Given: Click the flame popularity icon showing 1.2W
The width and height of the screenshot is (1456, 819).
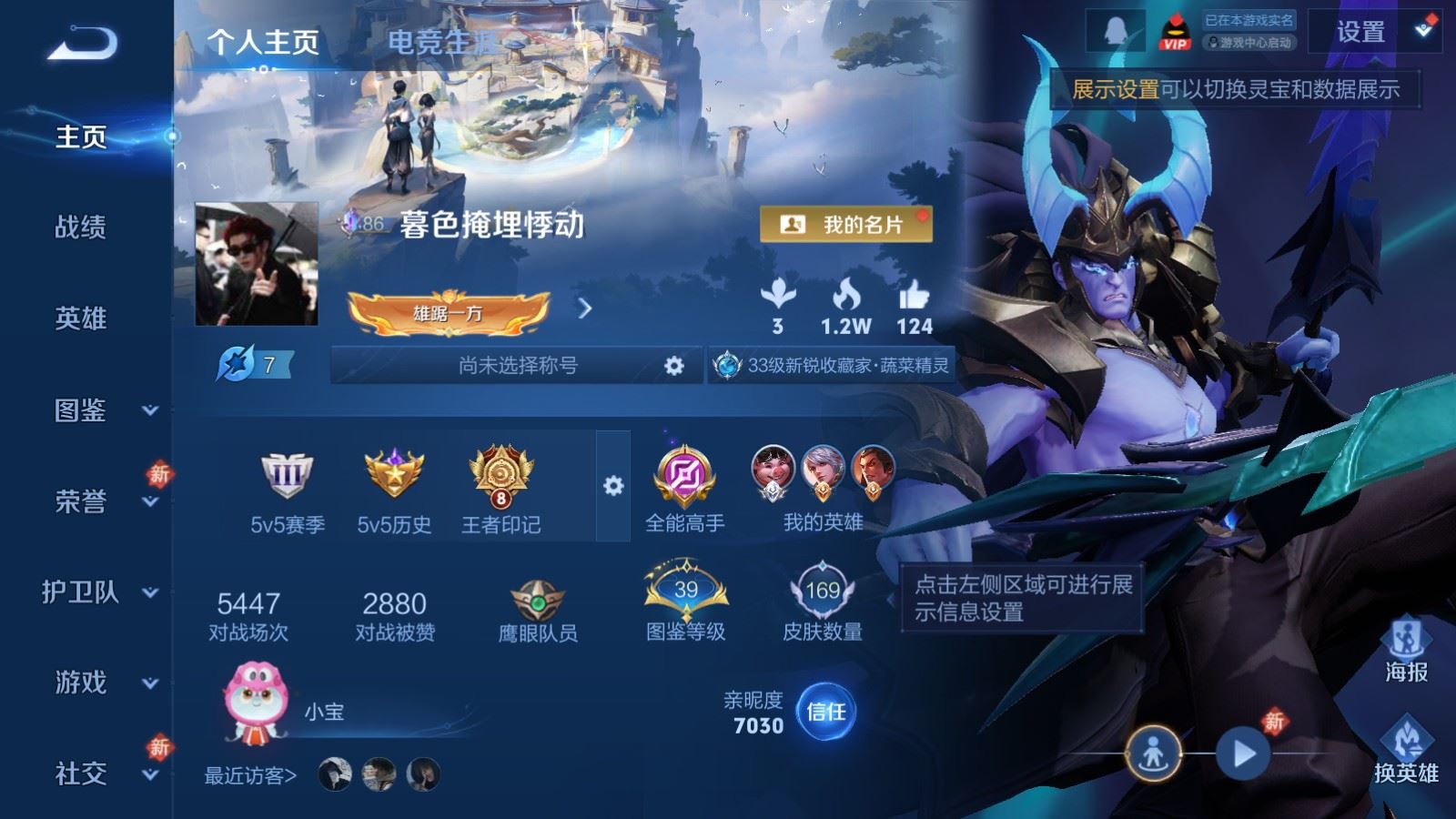Looking at the screenshot, I should (x=850, y=296).
